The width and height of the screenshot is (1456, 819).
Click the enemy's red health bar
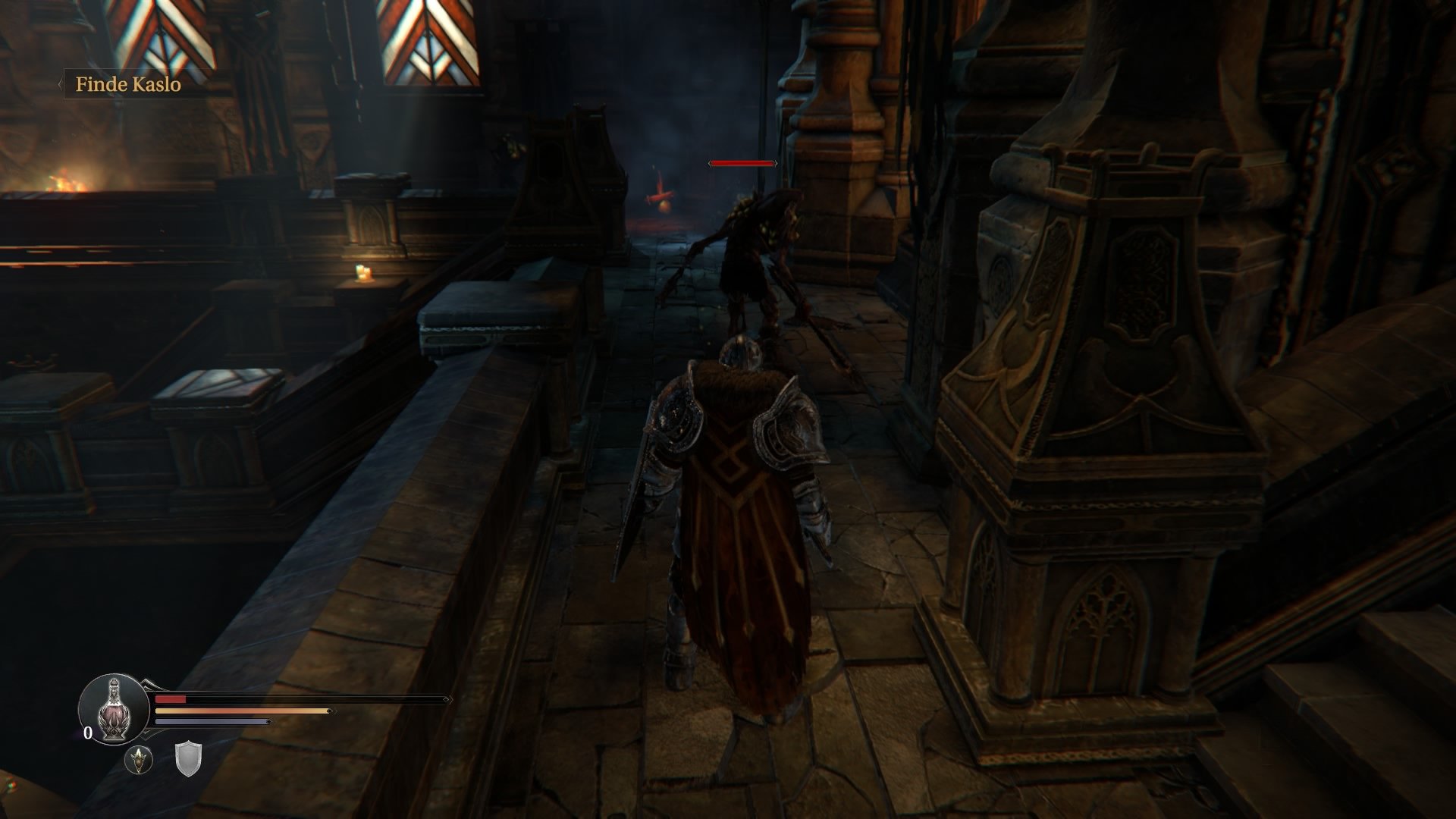click(742, 162)
